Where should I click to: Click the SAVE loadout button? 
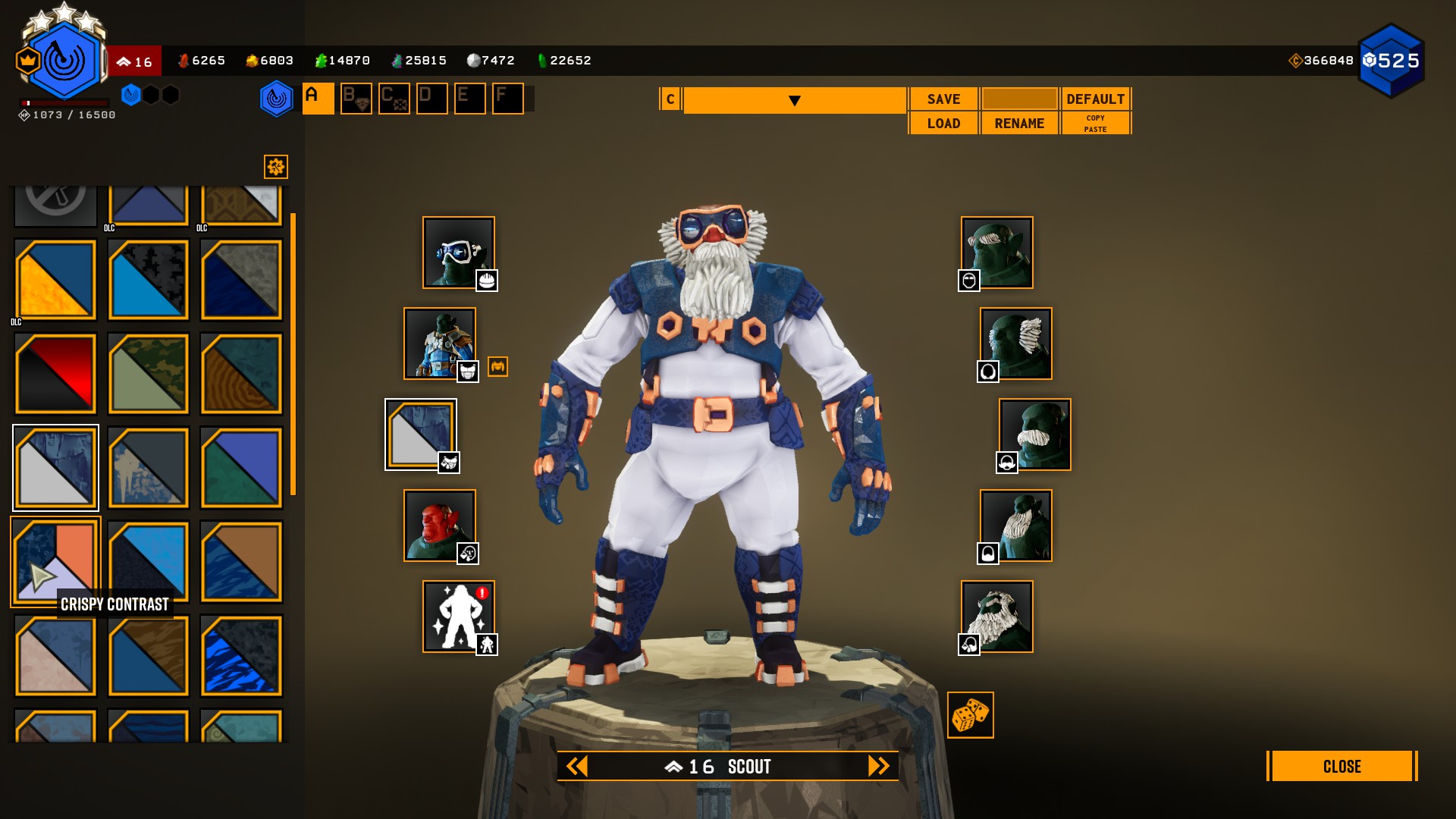(x=943, y=99)
